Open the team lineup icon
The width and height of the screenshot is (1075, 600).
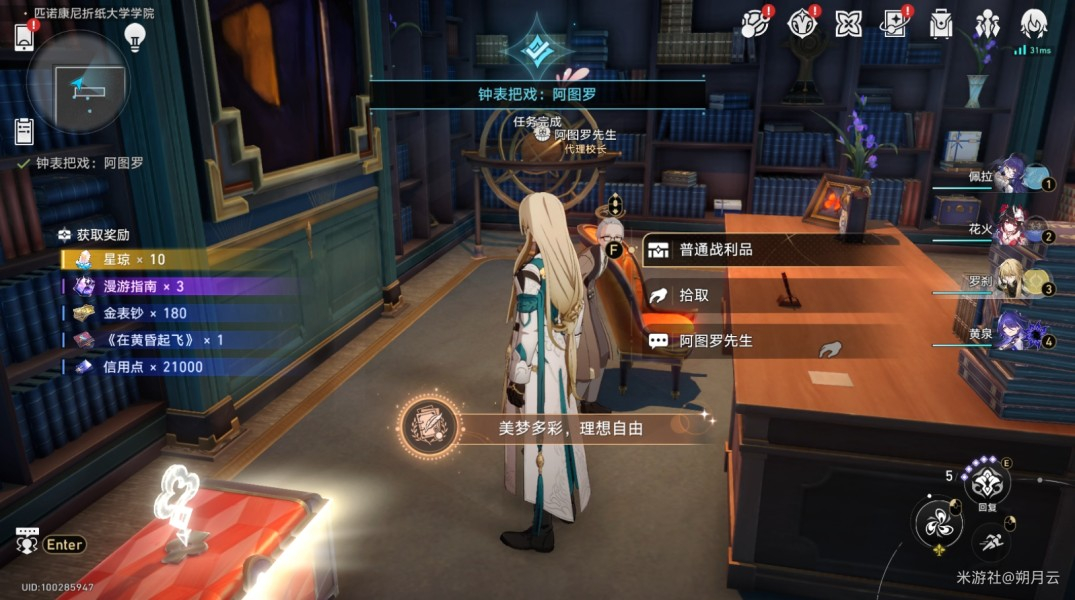987,23
